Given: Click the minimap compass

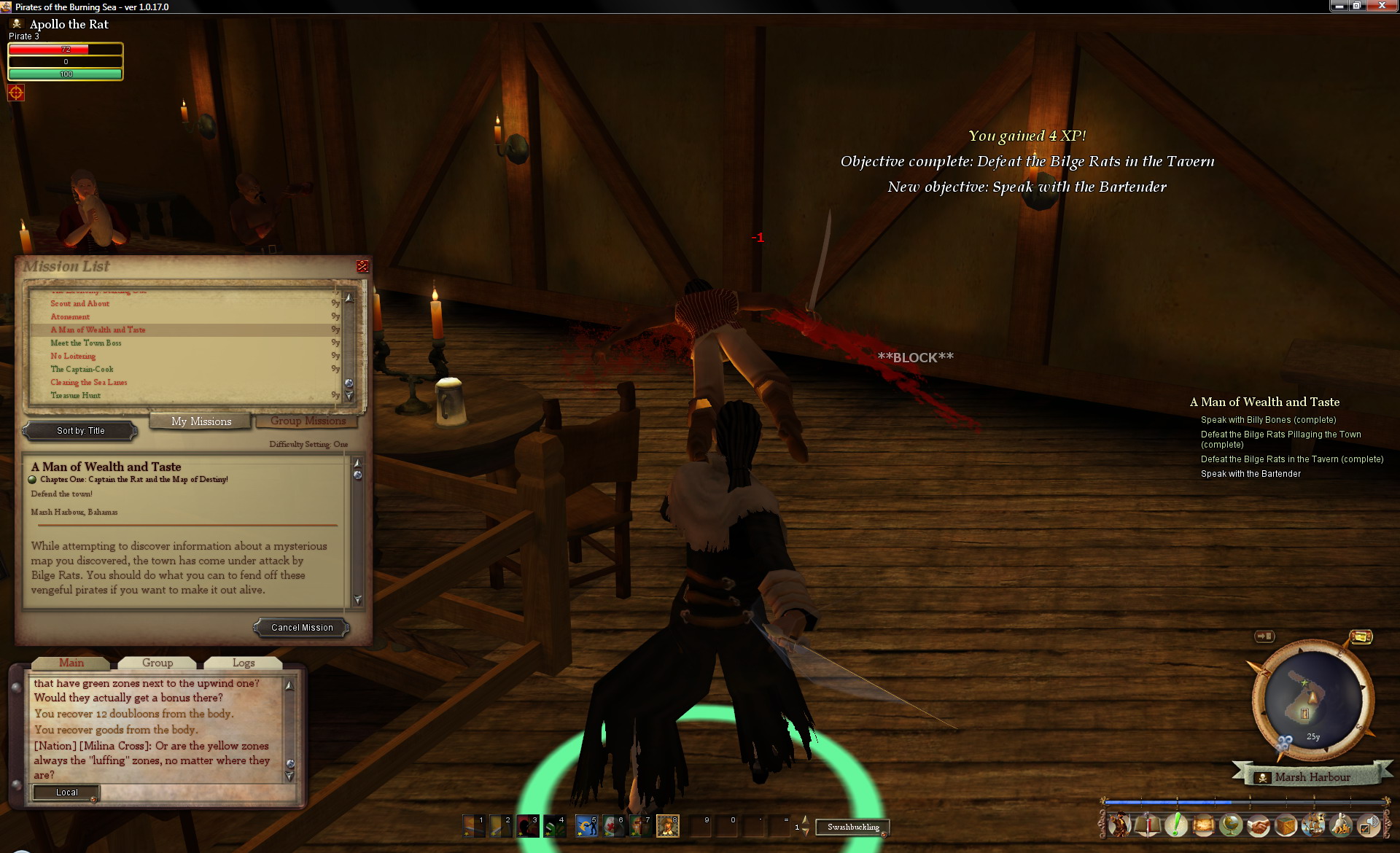Looking at the screenshot, I should (x=1312, y=700).
